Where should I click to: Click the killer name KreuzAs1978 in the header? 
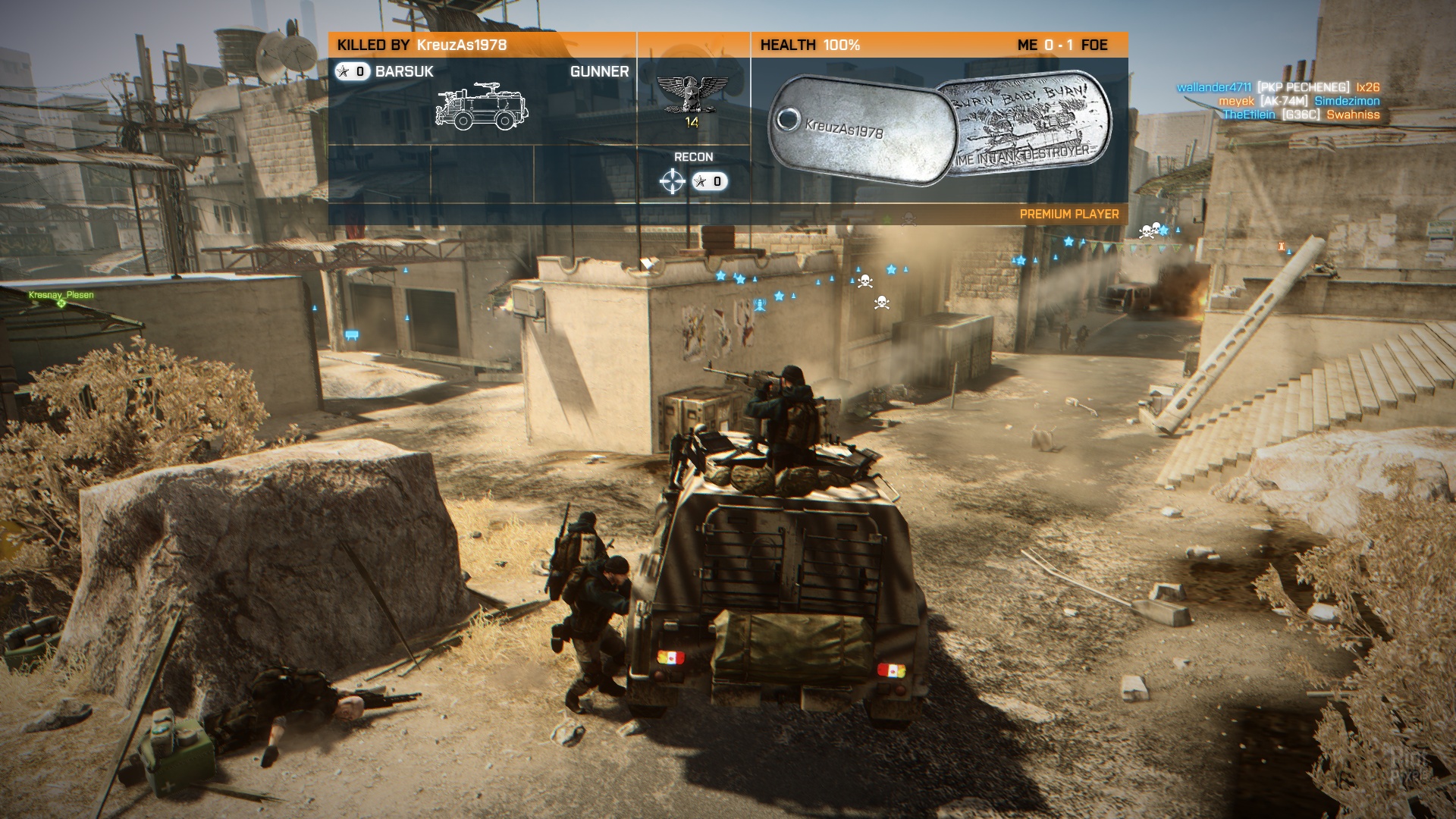[x=462, y=45]
